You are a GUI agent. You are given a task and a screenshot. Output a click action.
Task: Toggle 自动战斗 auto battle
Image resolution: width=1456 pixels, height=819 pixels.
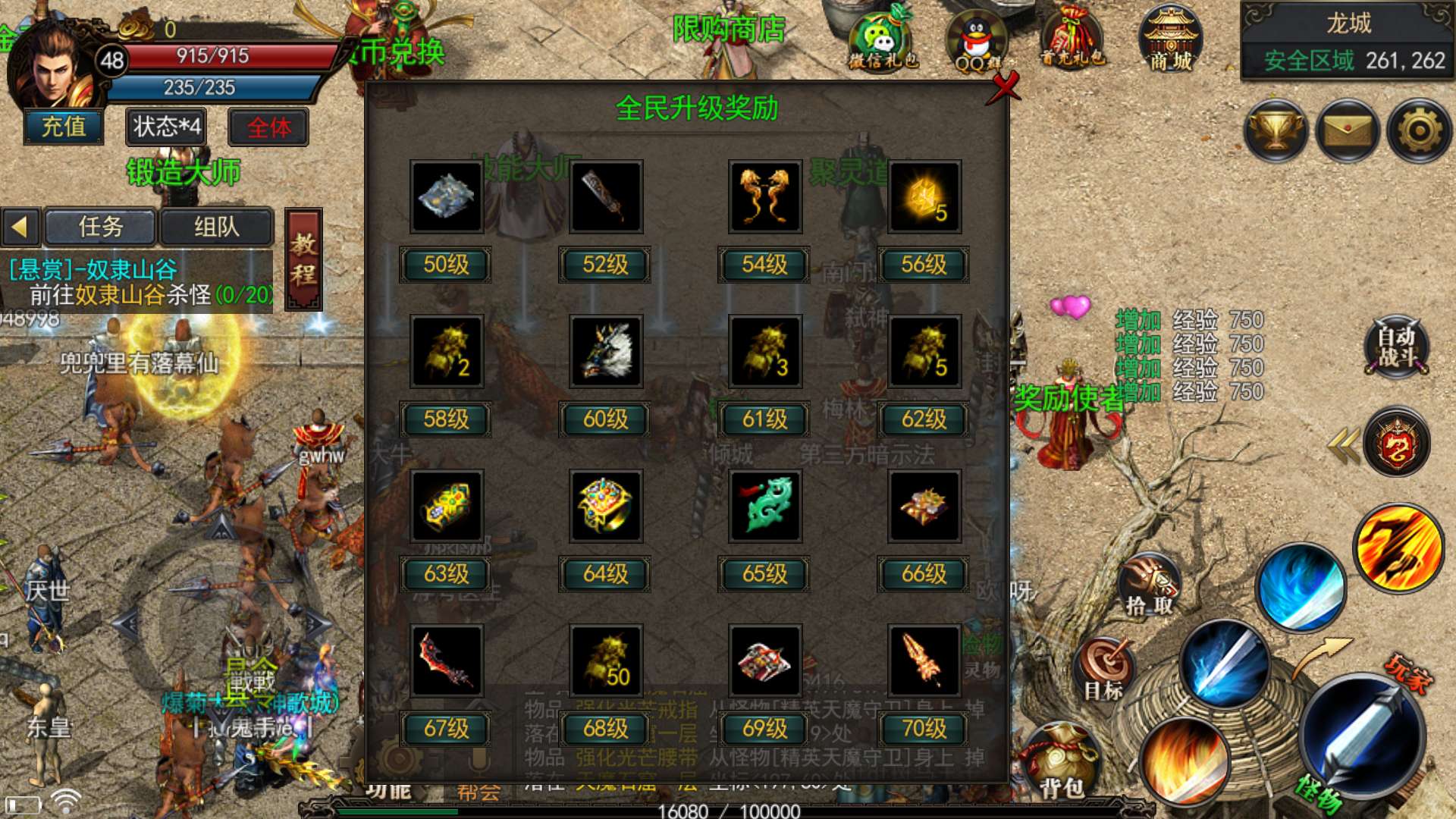pyautogui.click(x=1397, y=347)
